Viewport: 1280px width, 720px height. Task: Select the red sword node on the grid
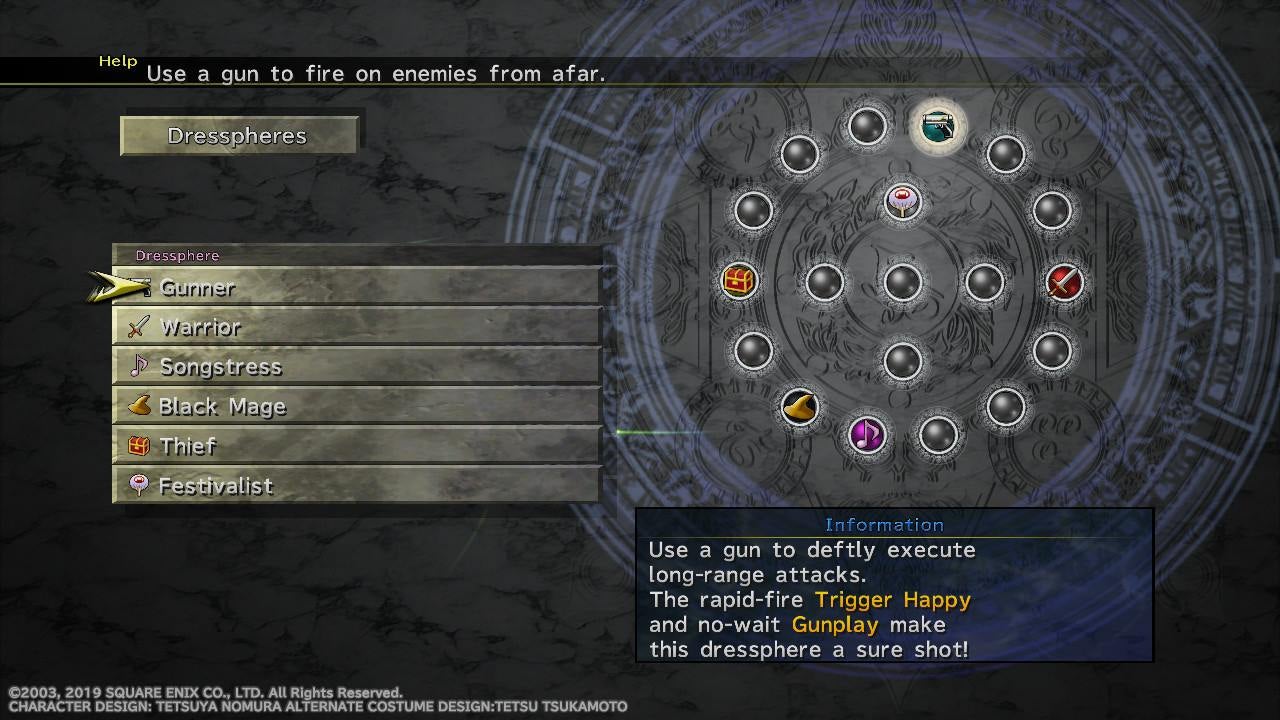point(1063,282)
